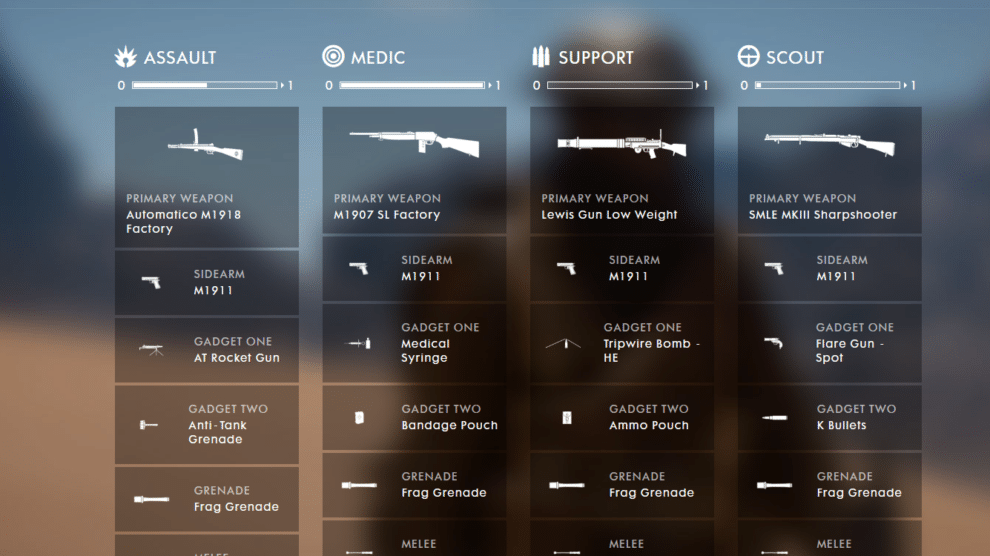Open the Support M1911 sidearm slot
The width and height of the screenshot is (990, 556).
click(x=622, y=269)
